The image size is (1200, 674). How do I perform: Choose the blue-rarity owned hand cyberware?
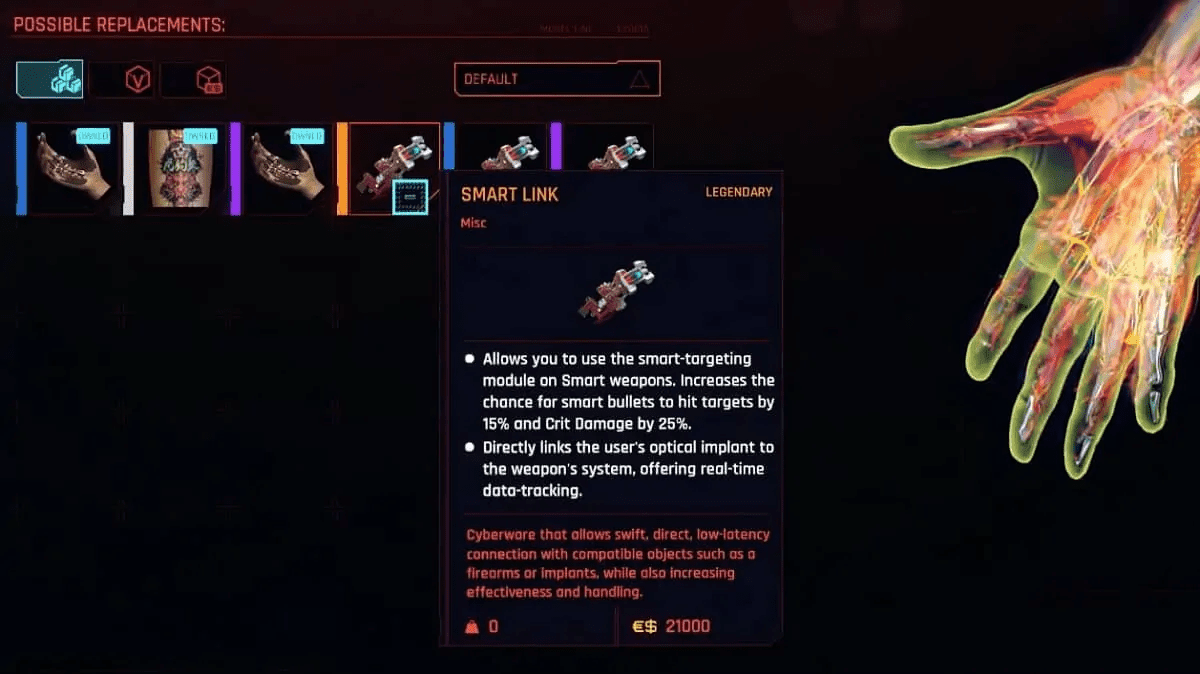(x=70, y=169)
